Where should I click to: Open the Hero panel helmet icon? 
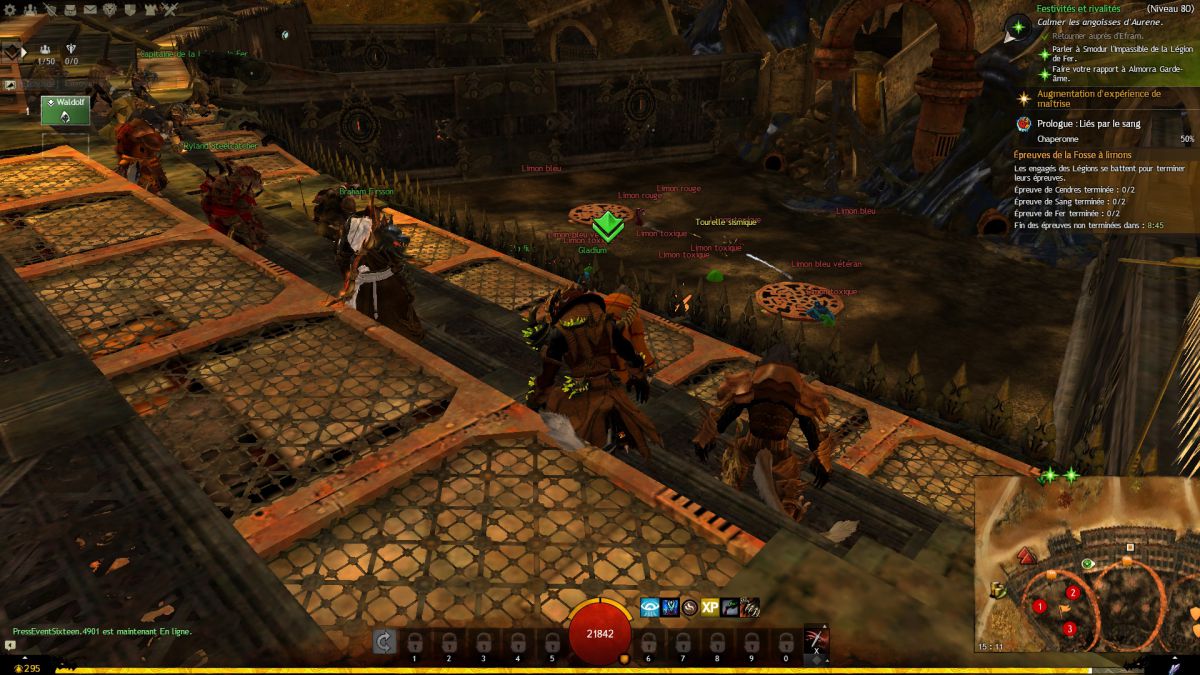pyautogui.click(x=53, y=9)
